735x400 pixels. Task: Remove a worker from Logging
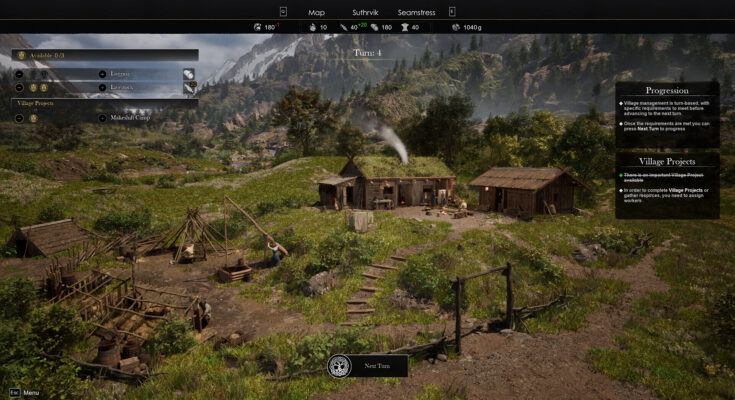(20, 74)
